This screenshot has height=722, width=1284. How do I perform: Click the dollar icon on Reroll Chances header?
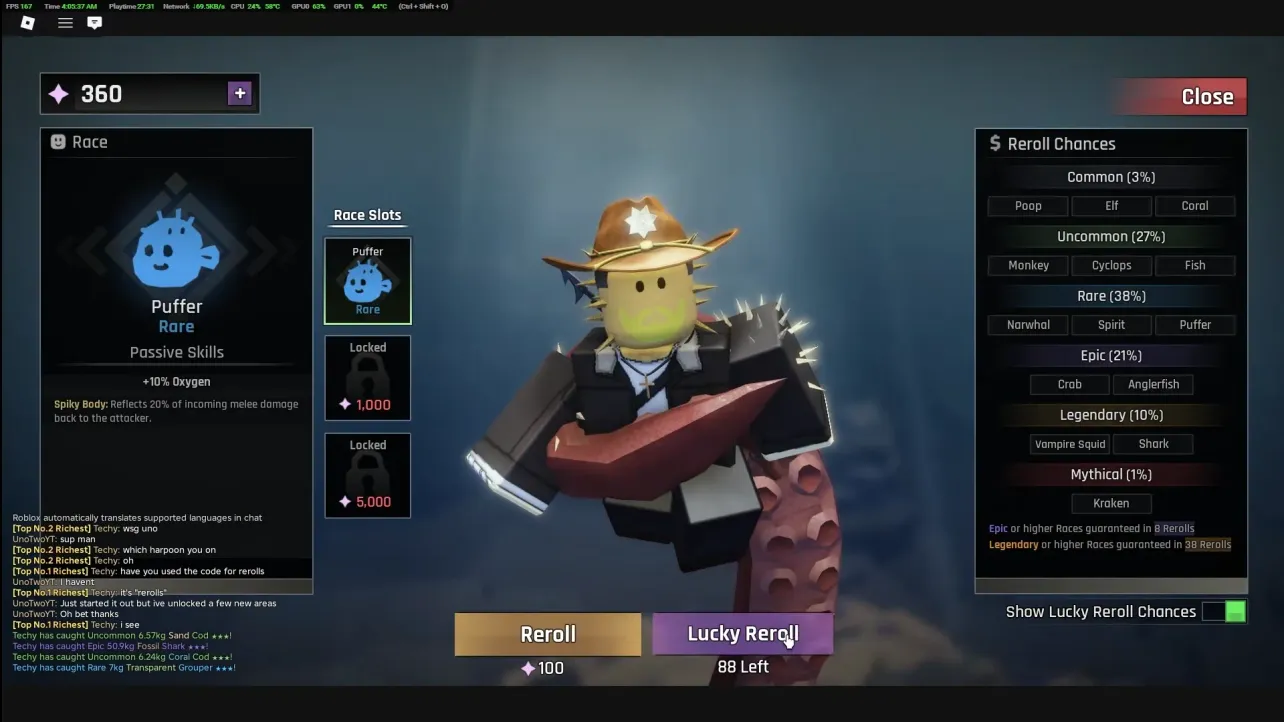coord(995,143)
